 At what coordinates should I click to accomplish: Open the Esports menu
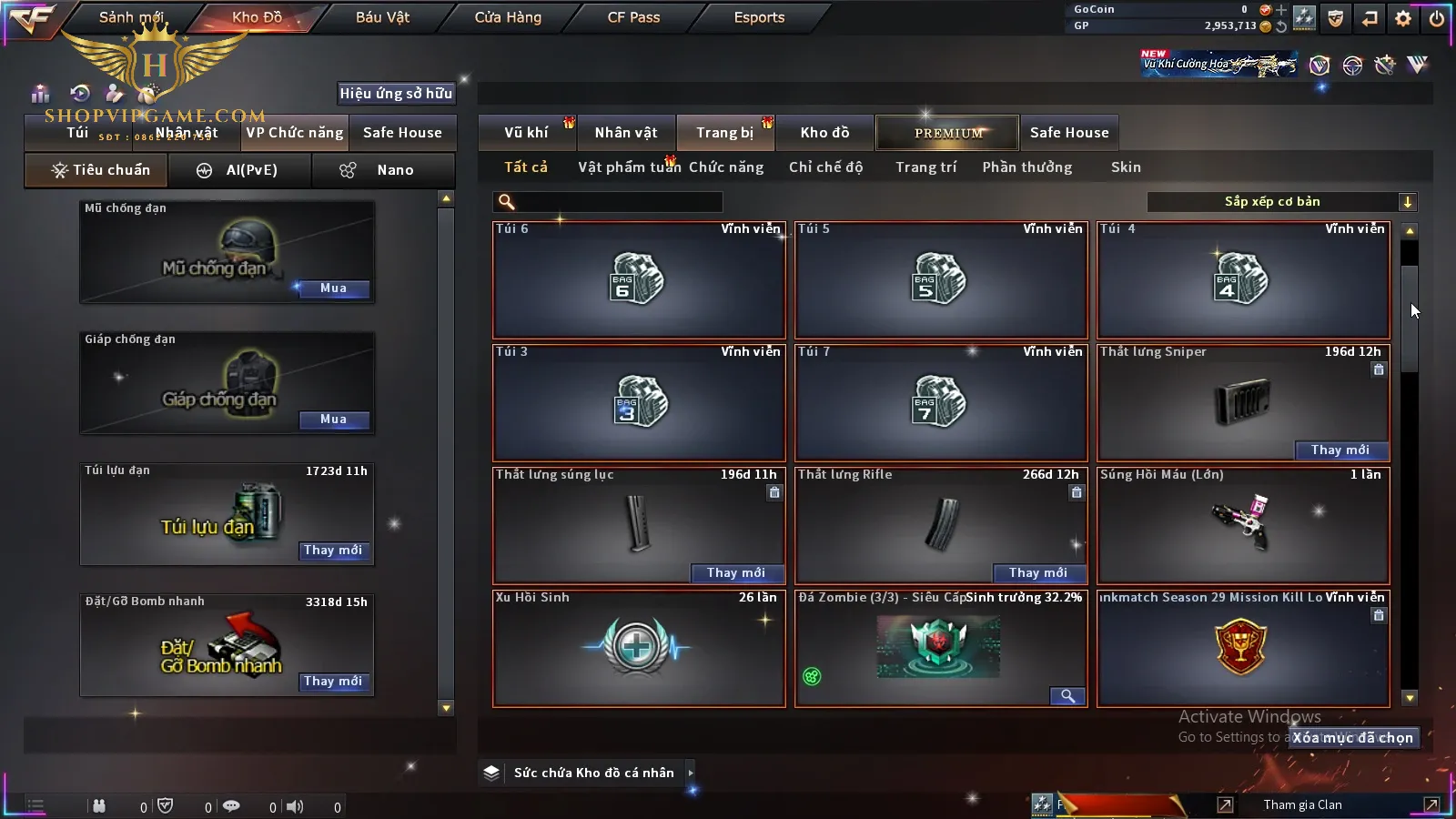pos(759,17)
